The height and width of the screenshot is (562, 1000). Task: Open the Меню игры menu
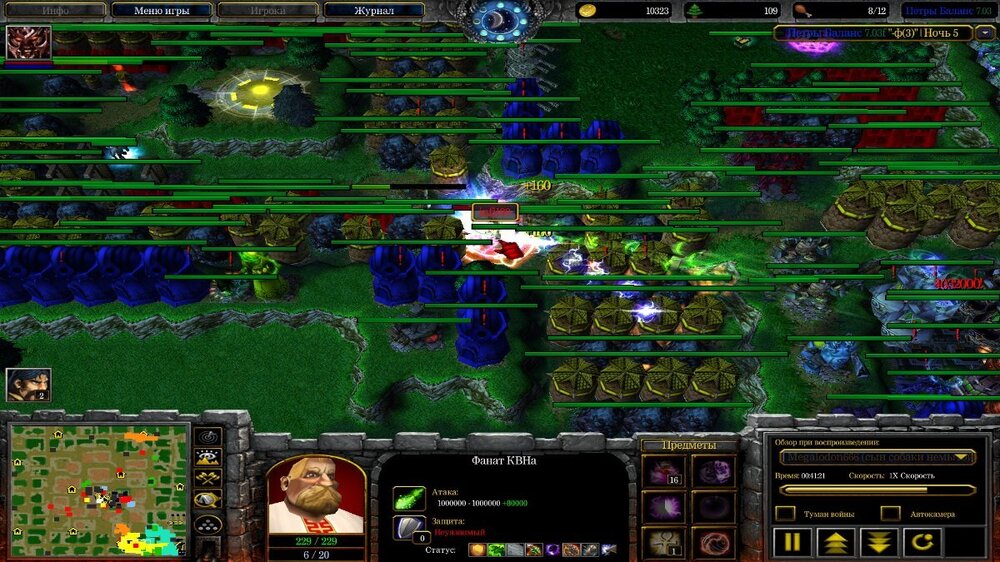point(162,11)
